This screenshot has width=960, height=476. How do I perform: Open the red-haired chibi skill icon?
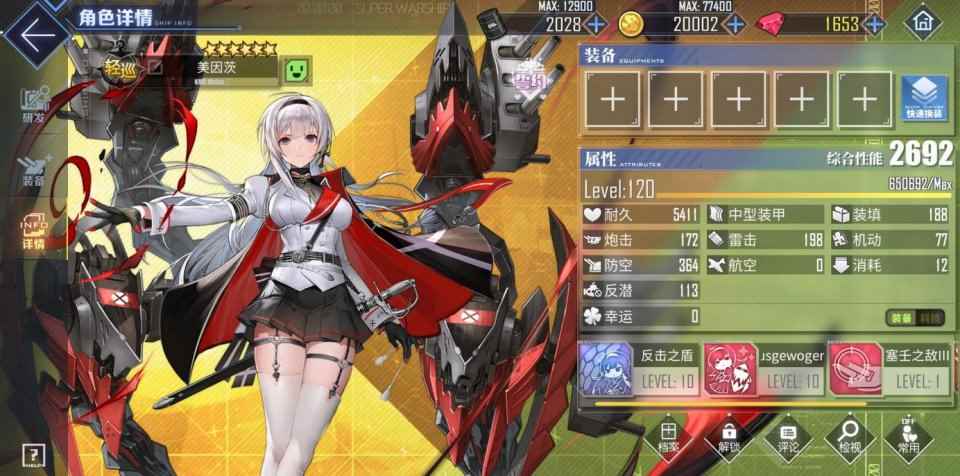(730, 366)
